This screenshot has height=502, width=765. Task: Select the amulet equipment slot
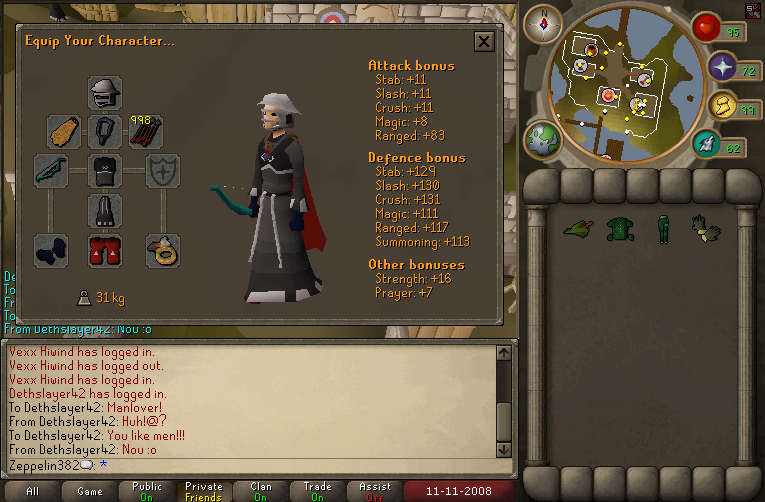[x=105, y=131]
